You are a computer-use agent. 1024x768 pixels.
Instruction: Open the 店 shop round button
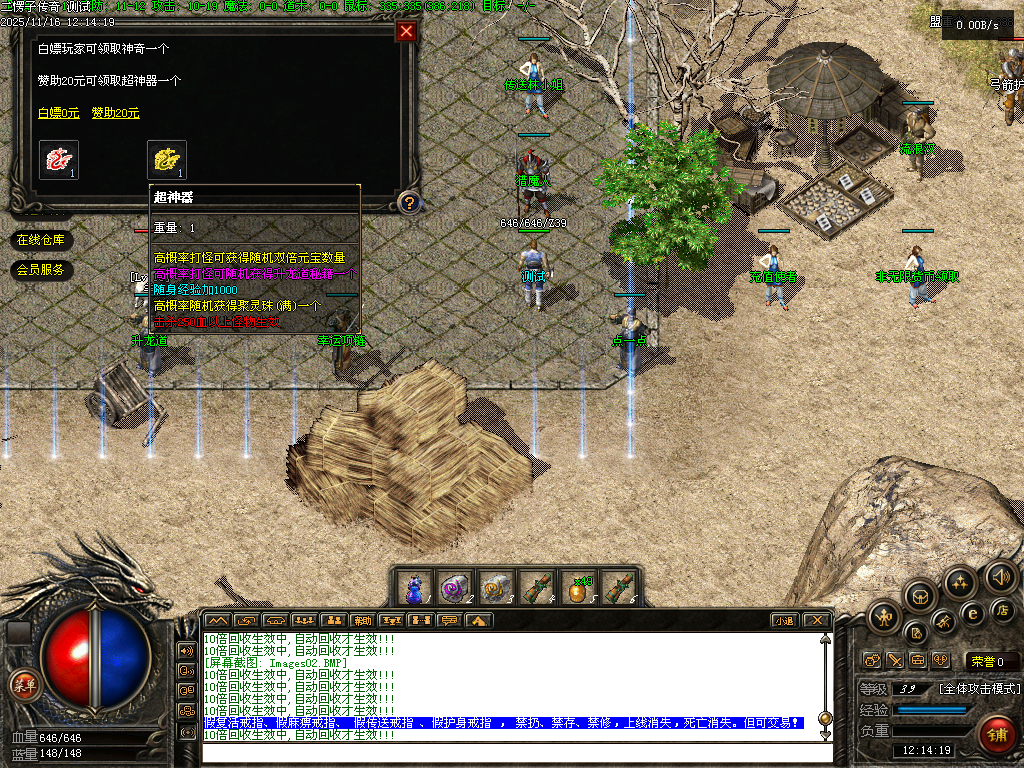(x=1001, y=609)
